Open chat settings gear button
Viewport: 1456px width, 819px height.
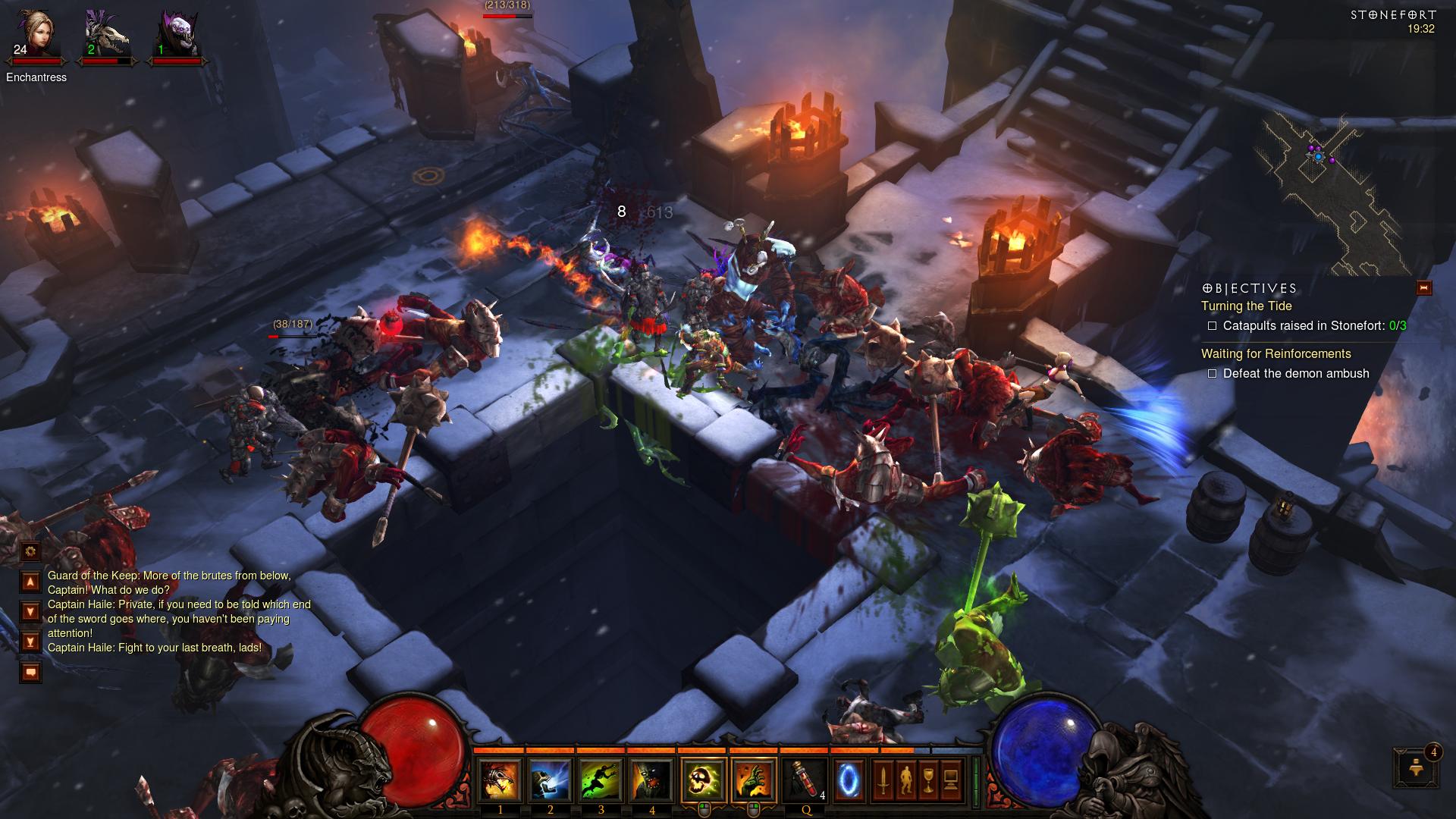tap(30, 551)
